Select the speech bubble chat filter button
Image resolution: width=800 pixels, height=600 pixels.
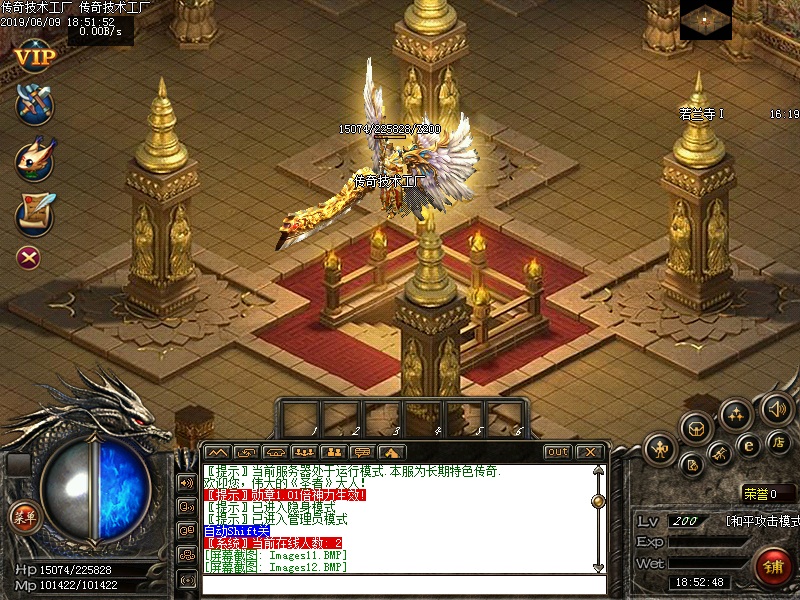tap(363, 452)
